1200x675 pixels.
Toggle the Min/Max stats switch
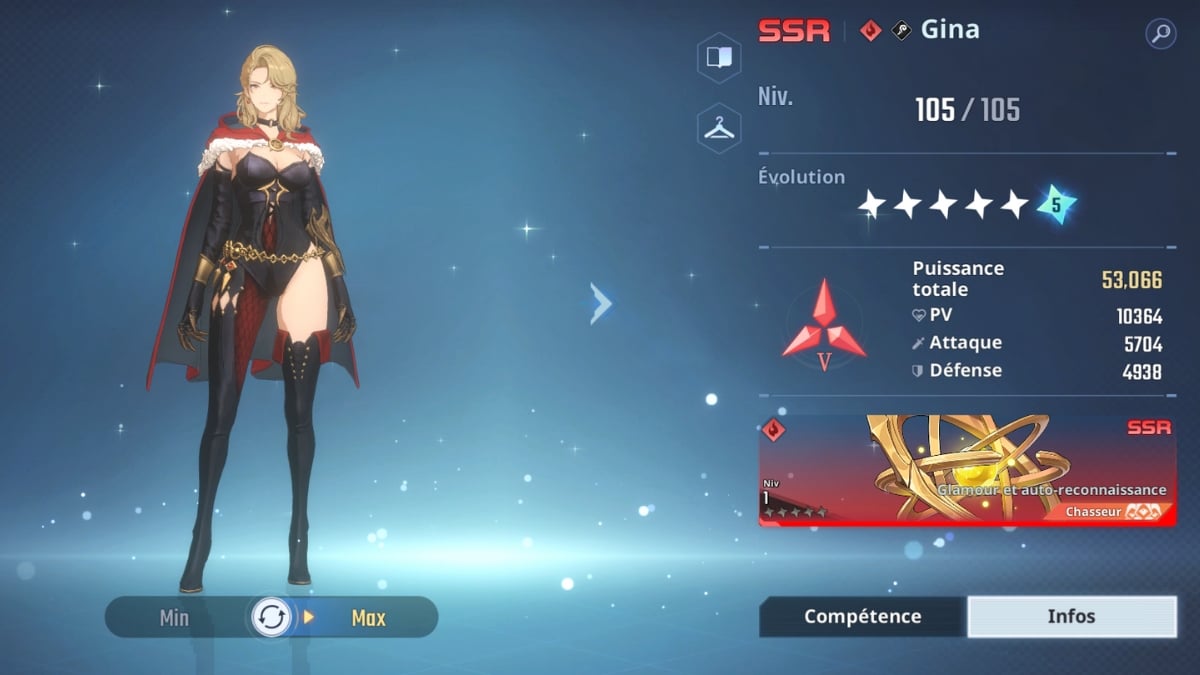[271, 617]
